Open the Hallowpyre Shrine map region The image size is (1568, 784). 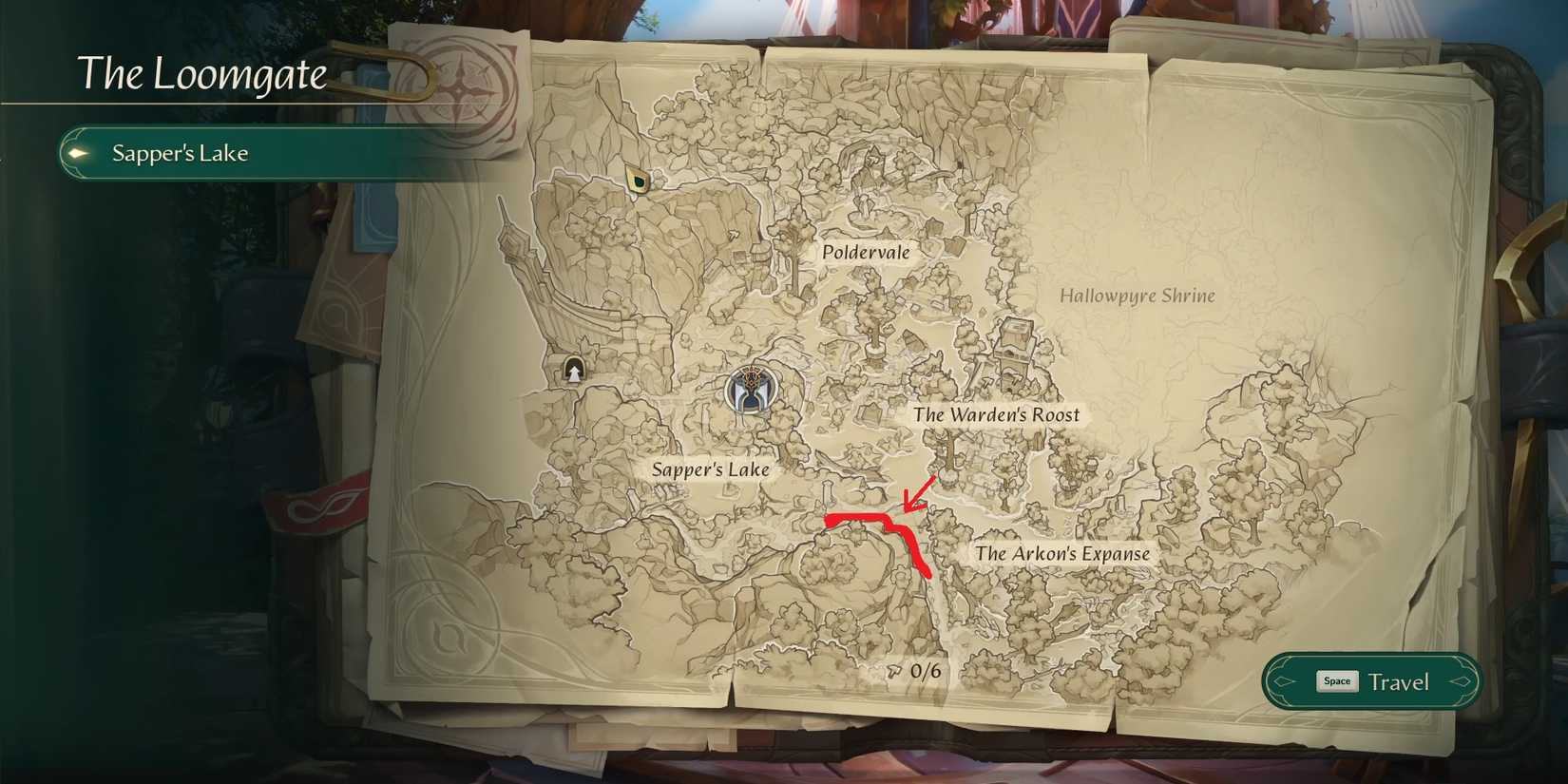(1138, 295)
